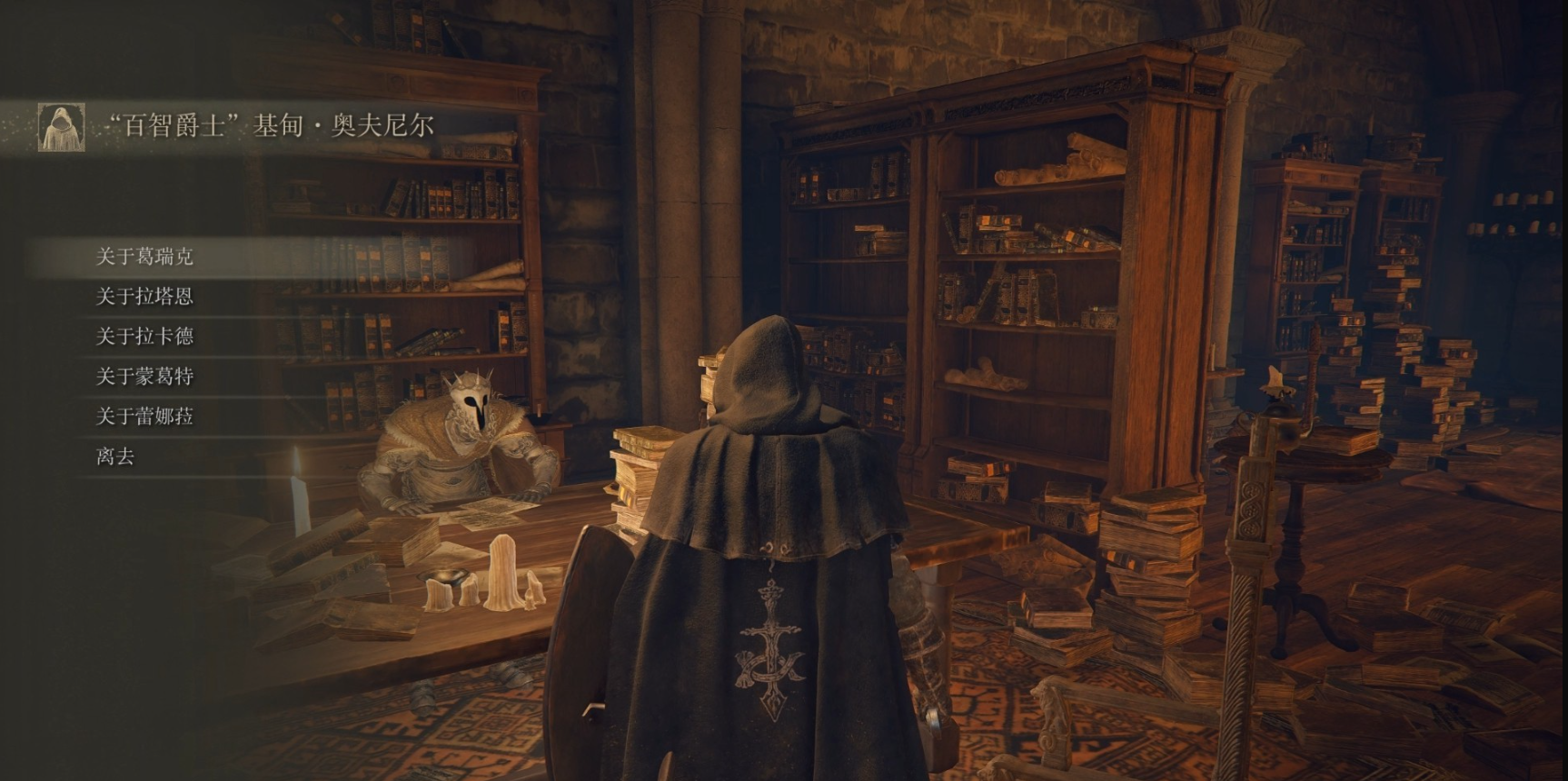Leave the conversation with 离去

tap(115, 457)
